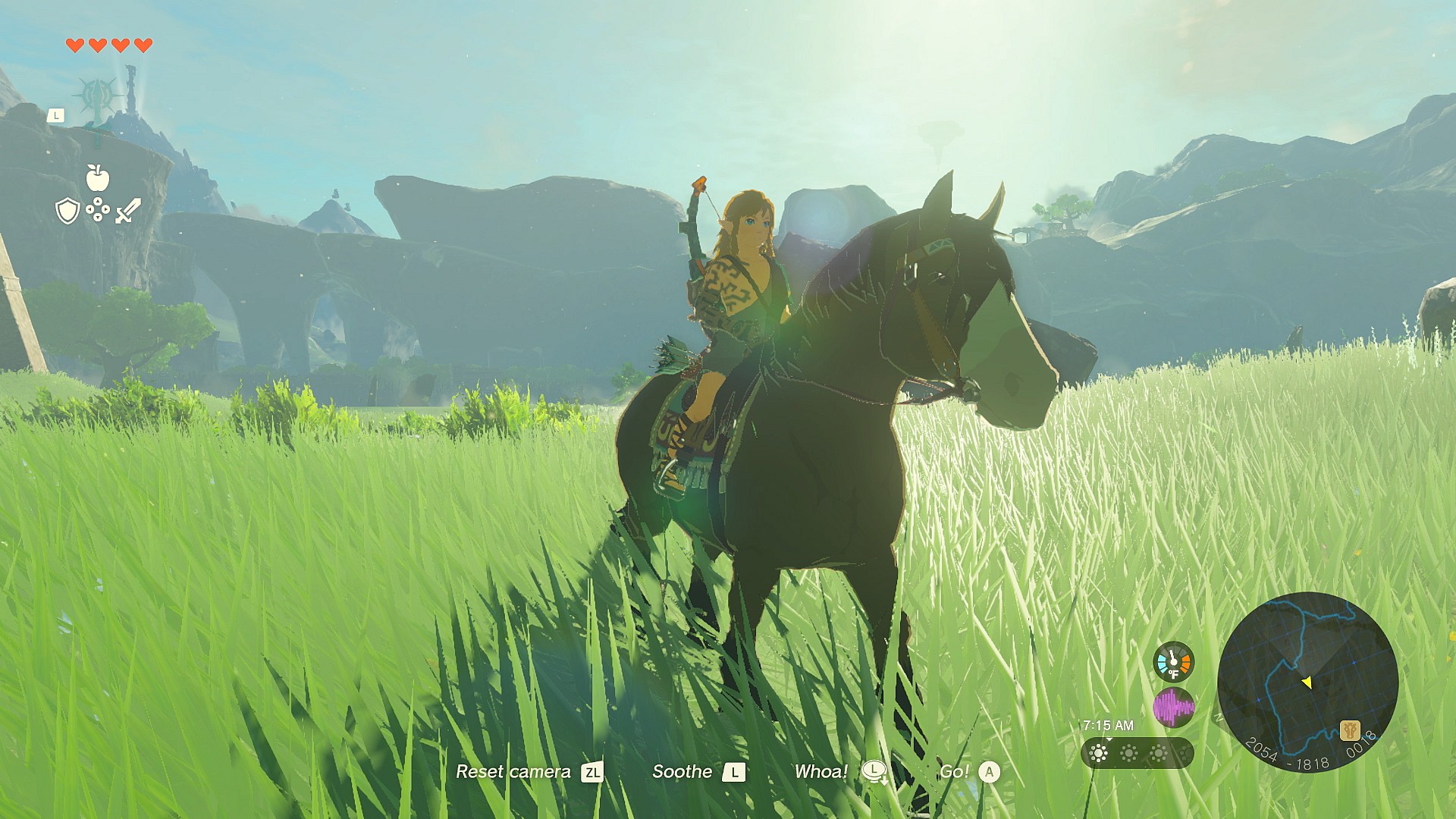Select the horse stable icon on the minimap

pyautogui.click(x=1350, y=730)
